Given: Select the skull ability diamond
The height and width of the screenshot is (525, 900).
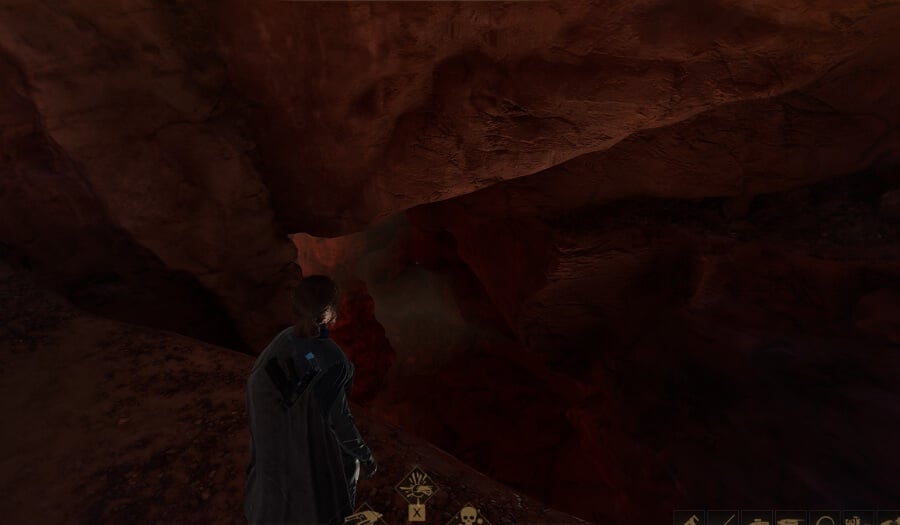Looking at the screenshot, I should pyautogui.click(x=466, y=516).
